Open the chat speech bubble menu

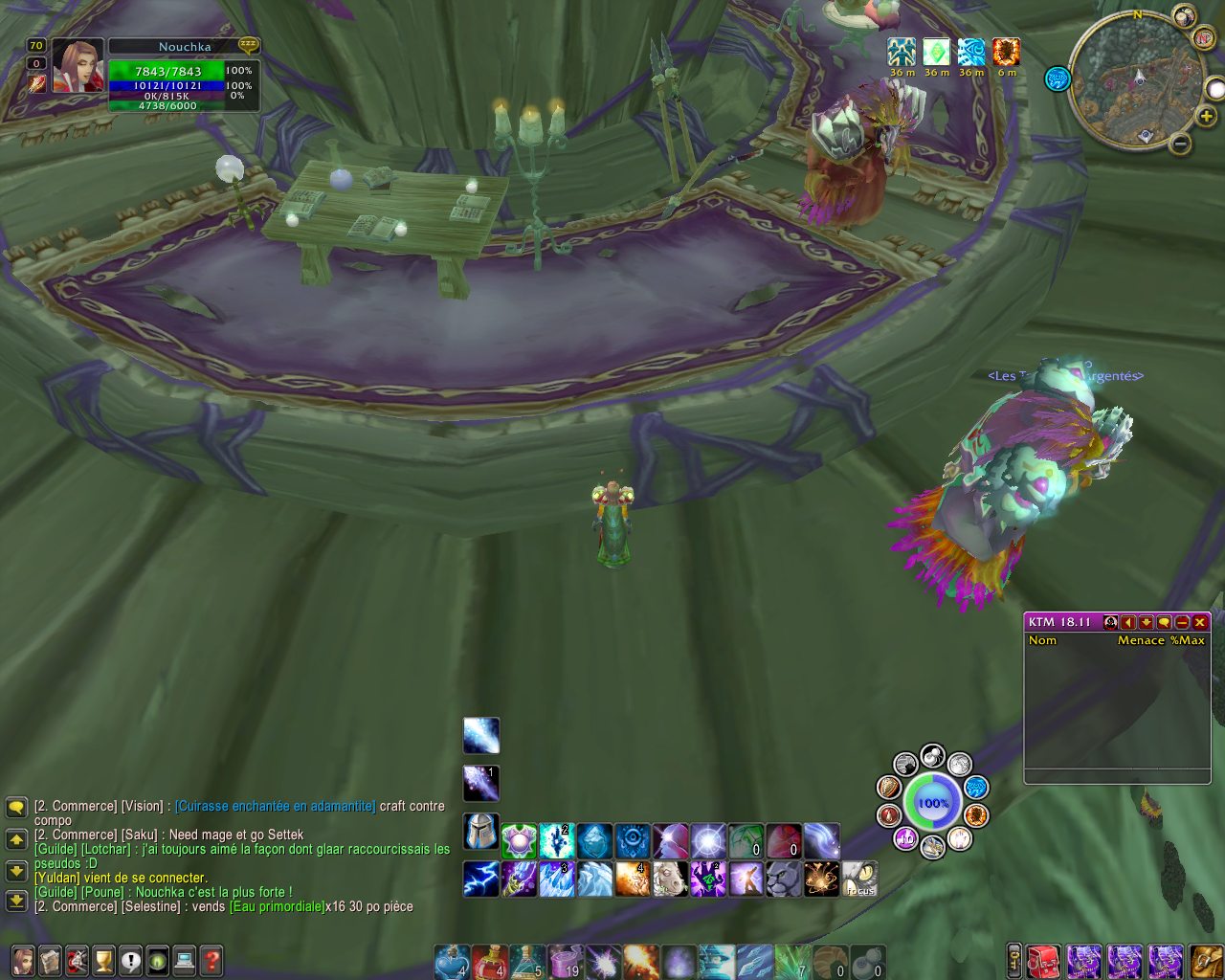pos(16,808)
